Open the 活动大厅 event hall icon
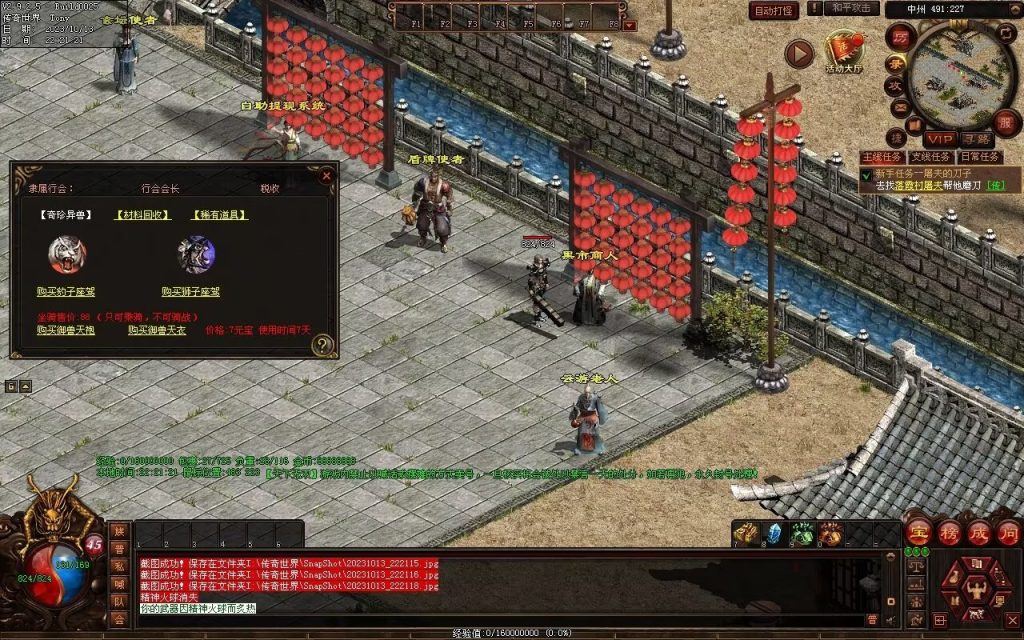Image resolution: width=1024 pixels, height=640 pixels. [843, 51]
